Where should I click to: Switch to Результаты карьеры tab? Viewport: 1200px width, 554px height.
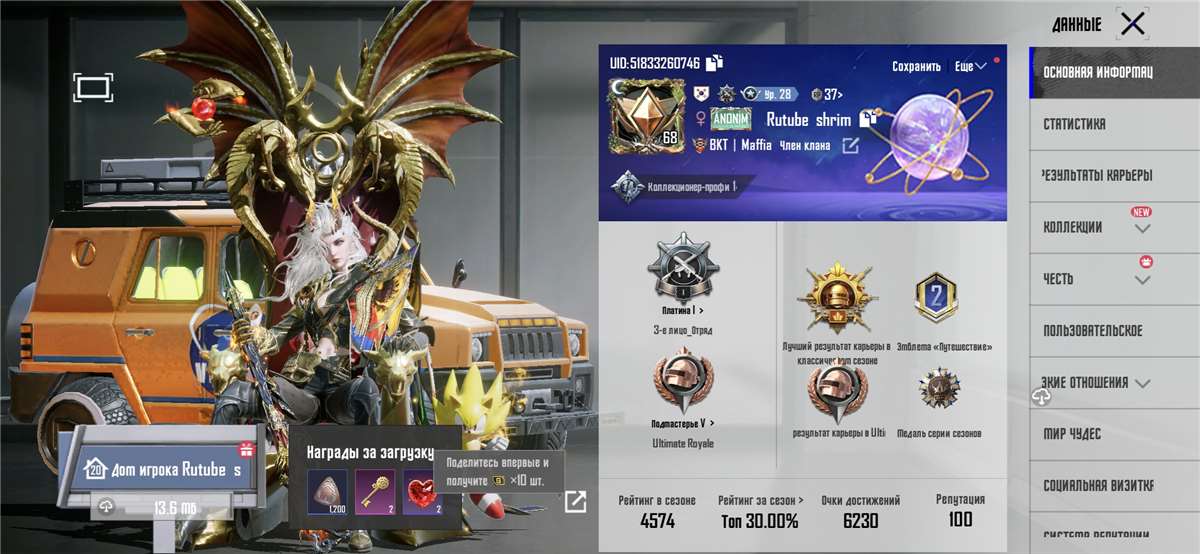(x=1097, y=176)
